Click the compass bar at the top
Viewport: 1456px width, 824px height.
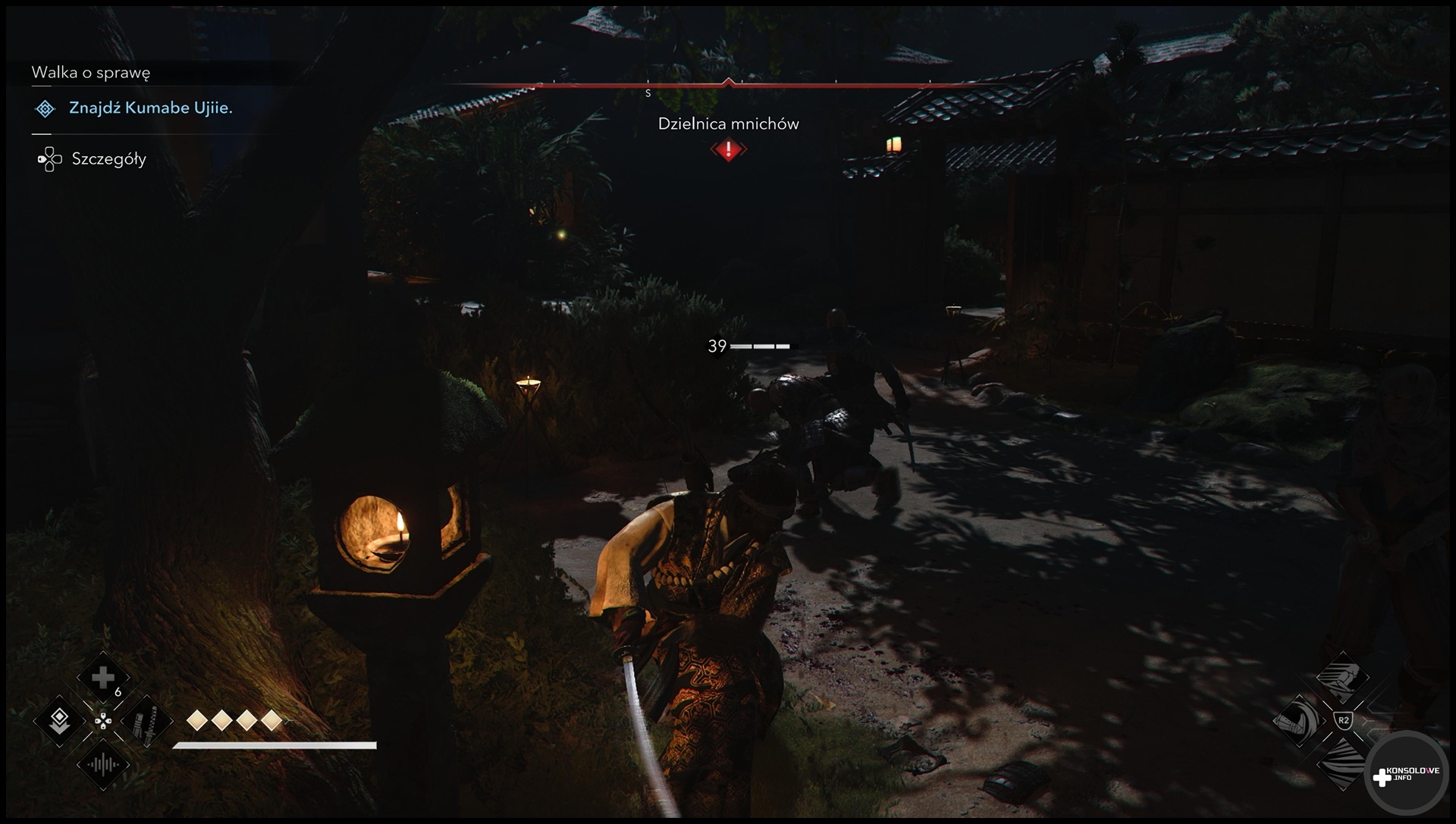click(728, 86)
